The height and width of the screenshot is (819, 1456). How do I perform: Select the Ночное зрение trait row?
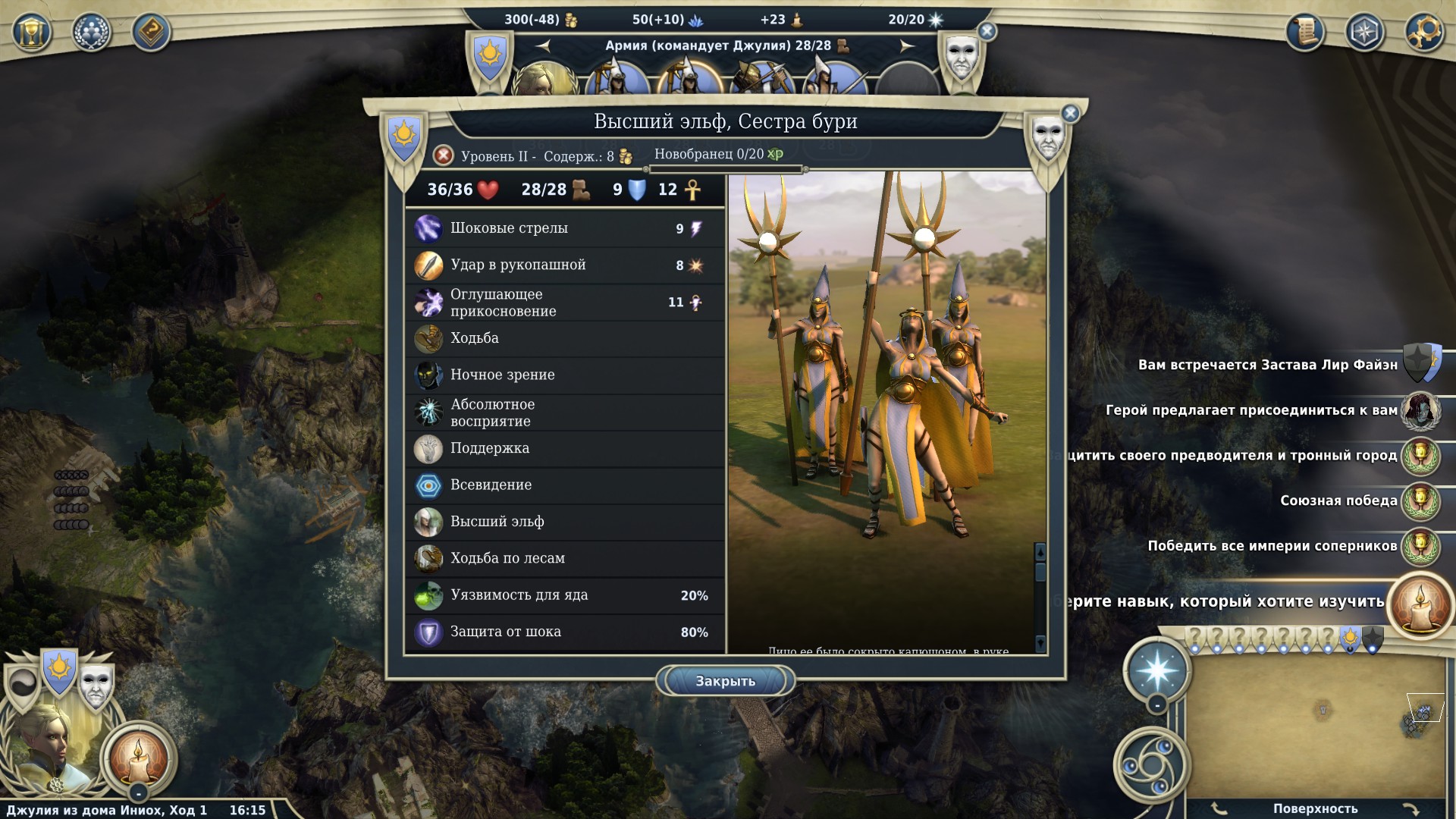(565, 375)
